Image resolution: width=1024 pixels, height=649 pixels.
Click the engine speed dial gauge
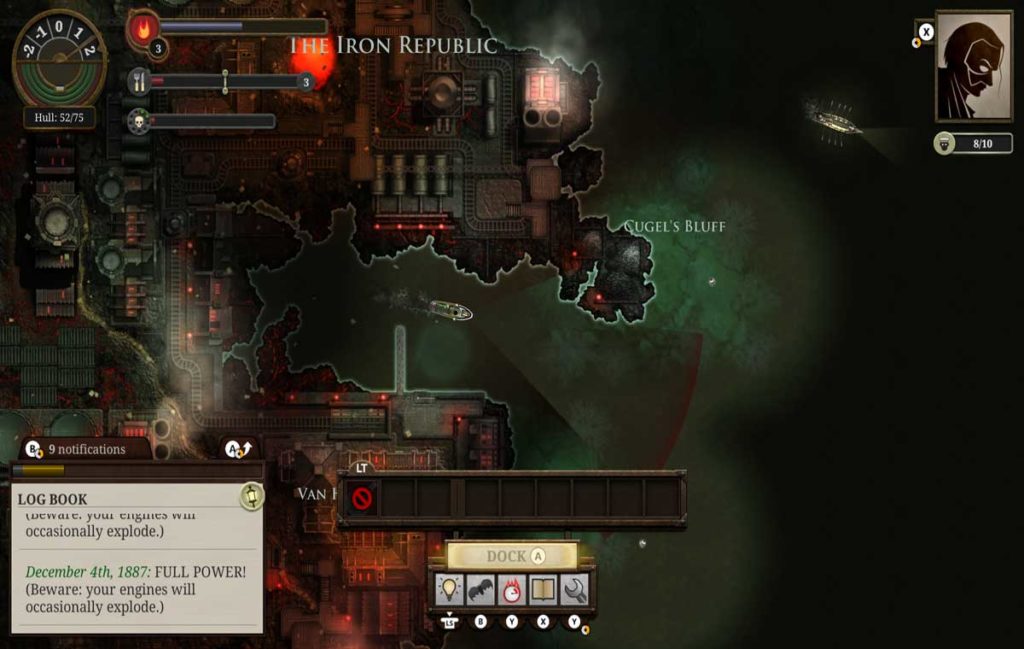pyautogui.click(x=59, y=57)
